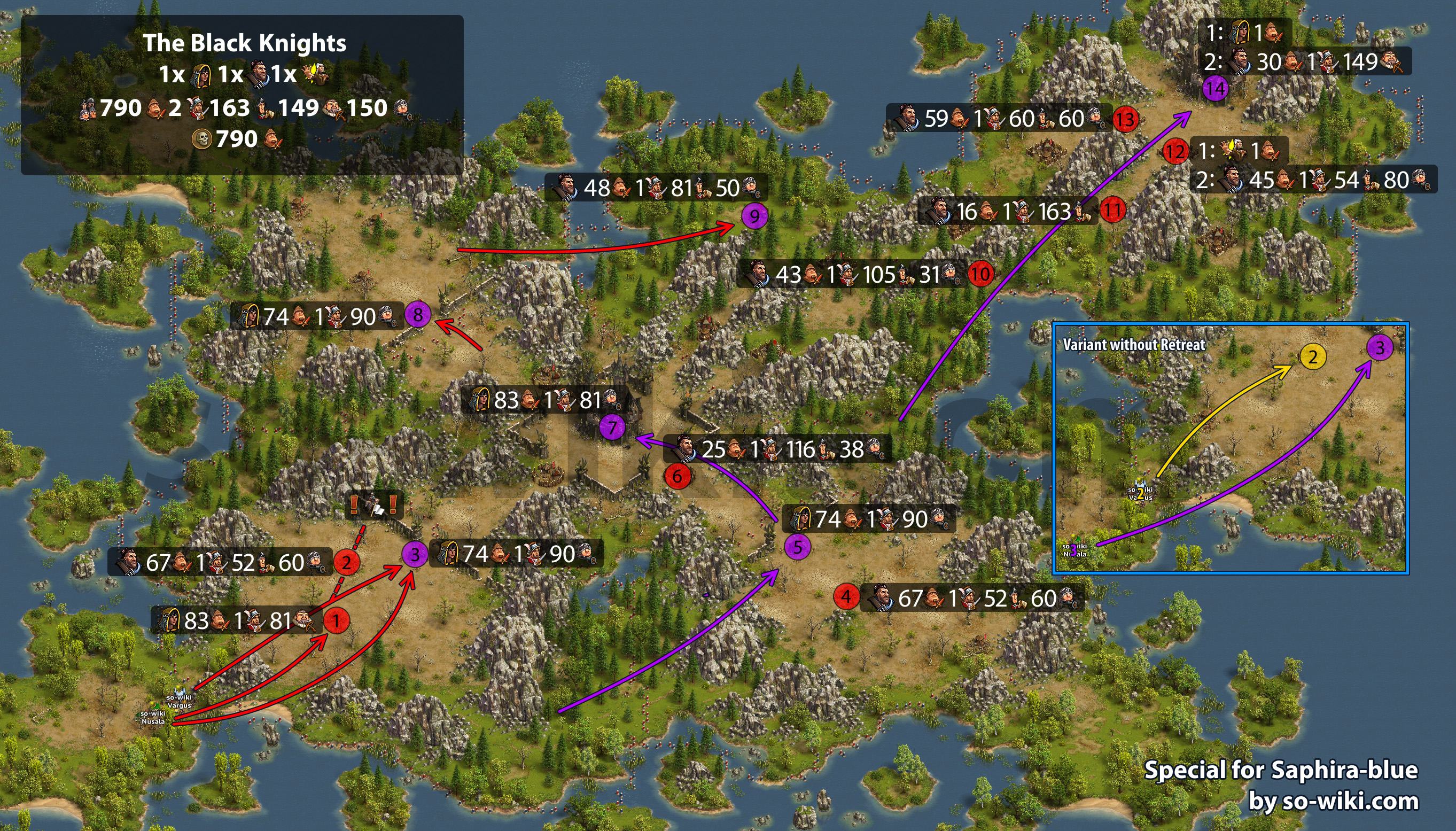
Task: Pick purple camp marker number 7
Action: [612, 427]
